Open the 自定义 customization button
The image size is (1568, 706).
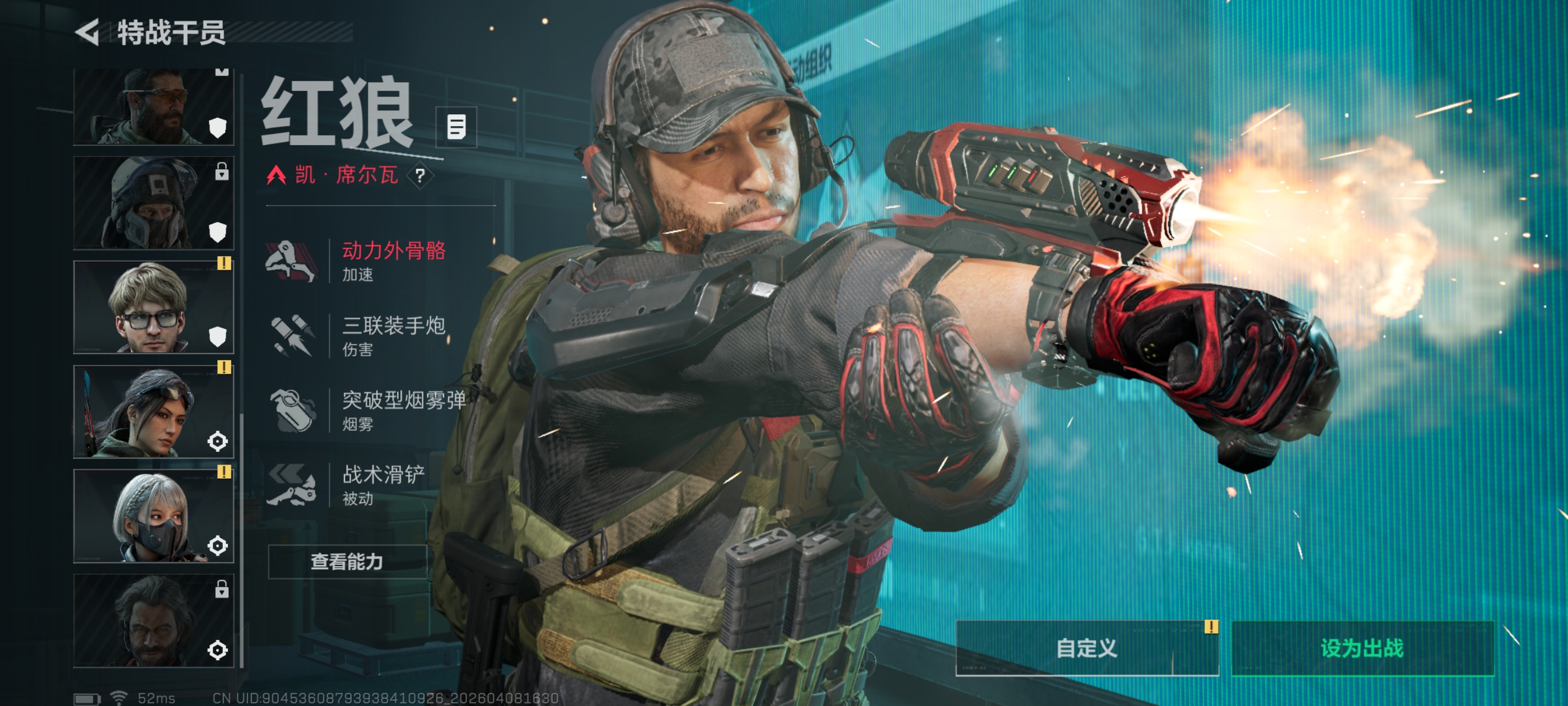pos(1086,648)
